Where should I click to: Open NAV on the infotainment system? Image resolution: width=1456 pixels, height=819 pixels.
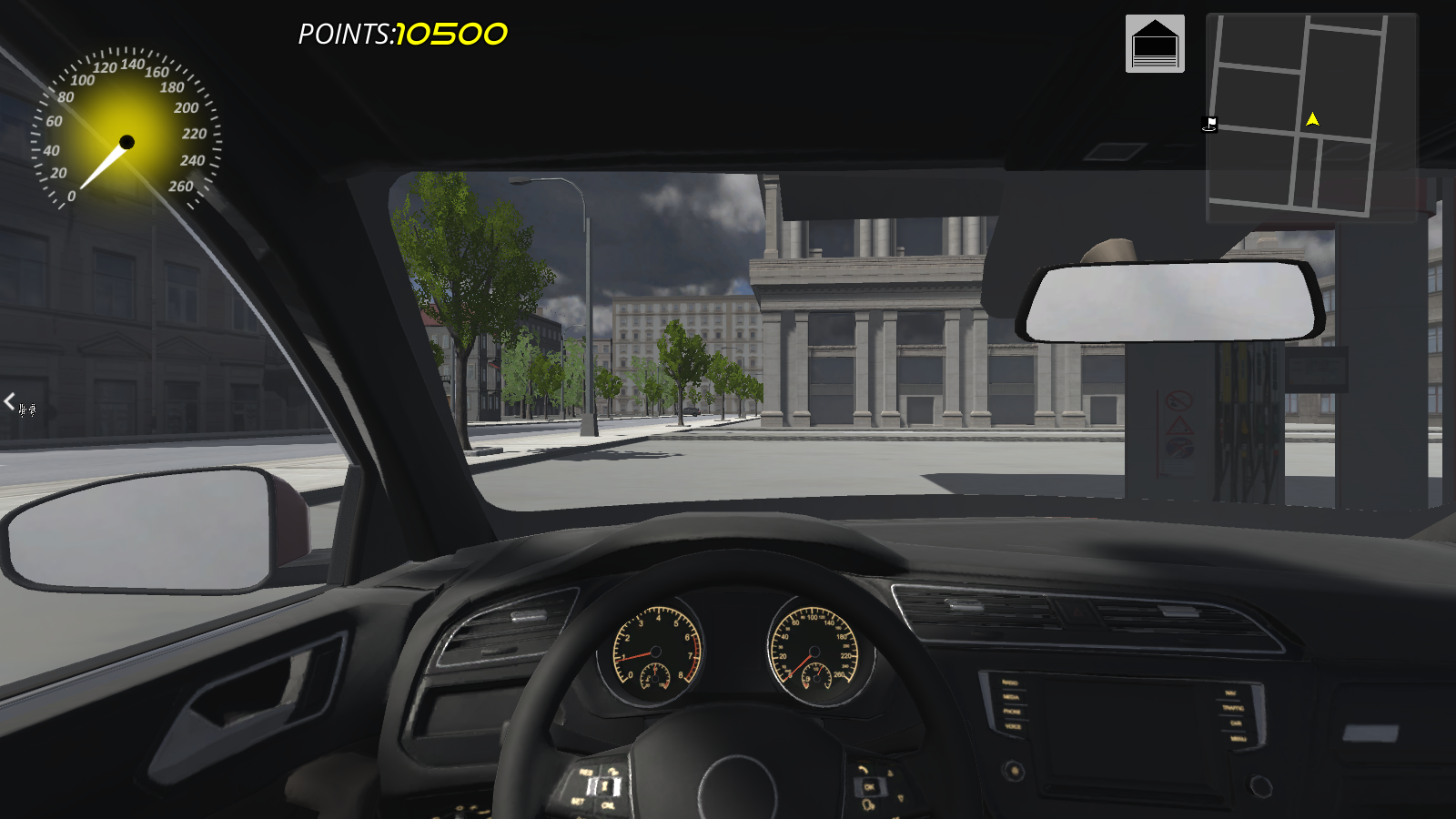point(1230,692)
